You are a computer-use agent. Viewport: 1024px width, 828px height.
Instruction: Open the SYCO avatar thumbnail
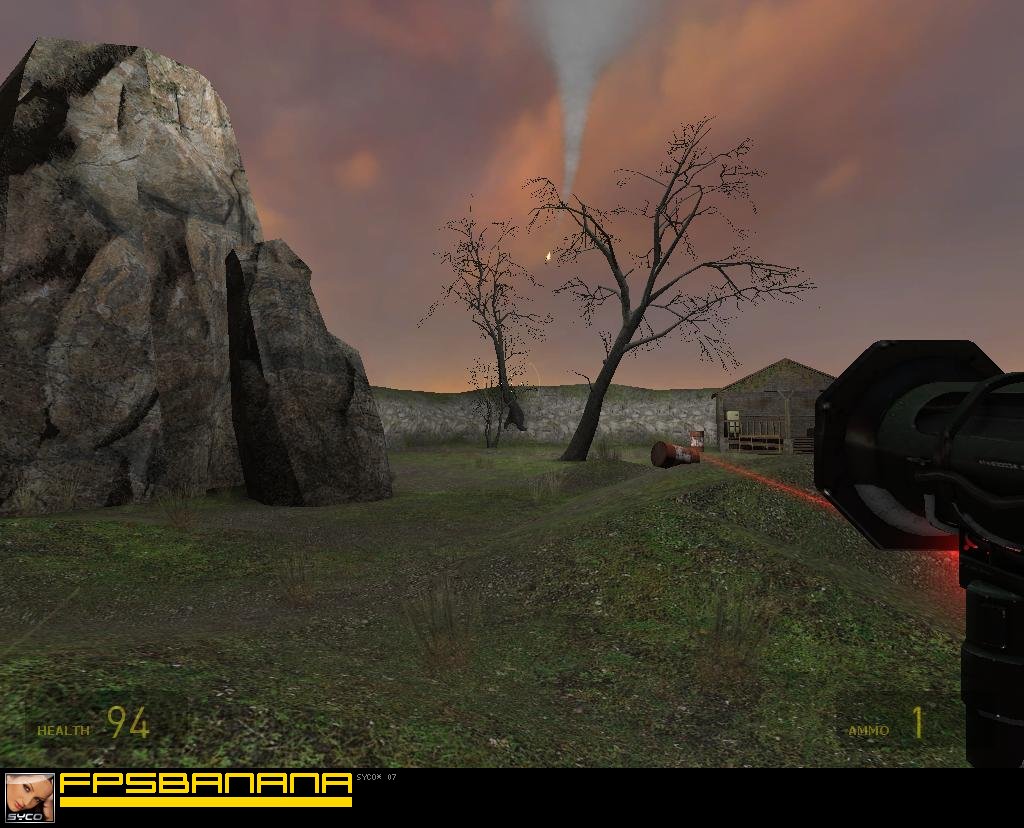click(30, 797)
